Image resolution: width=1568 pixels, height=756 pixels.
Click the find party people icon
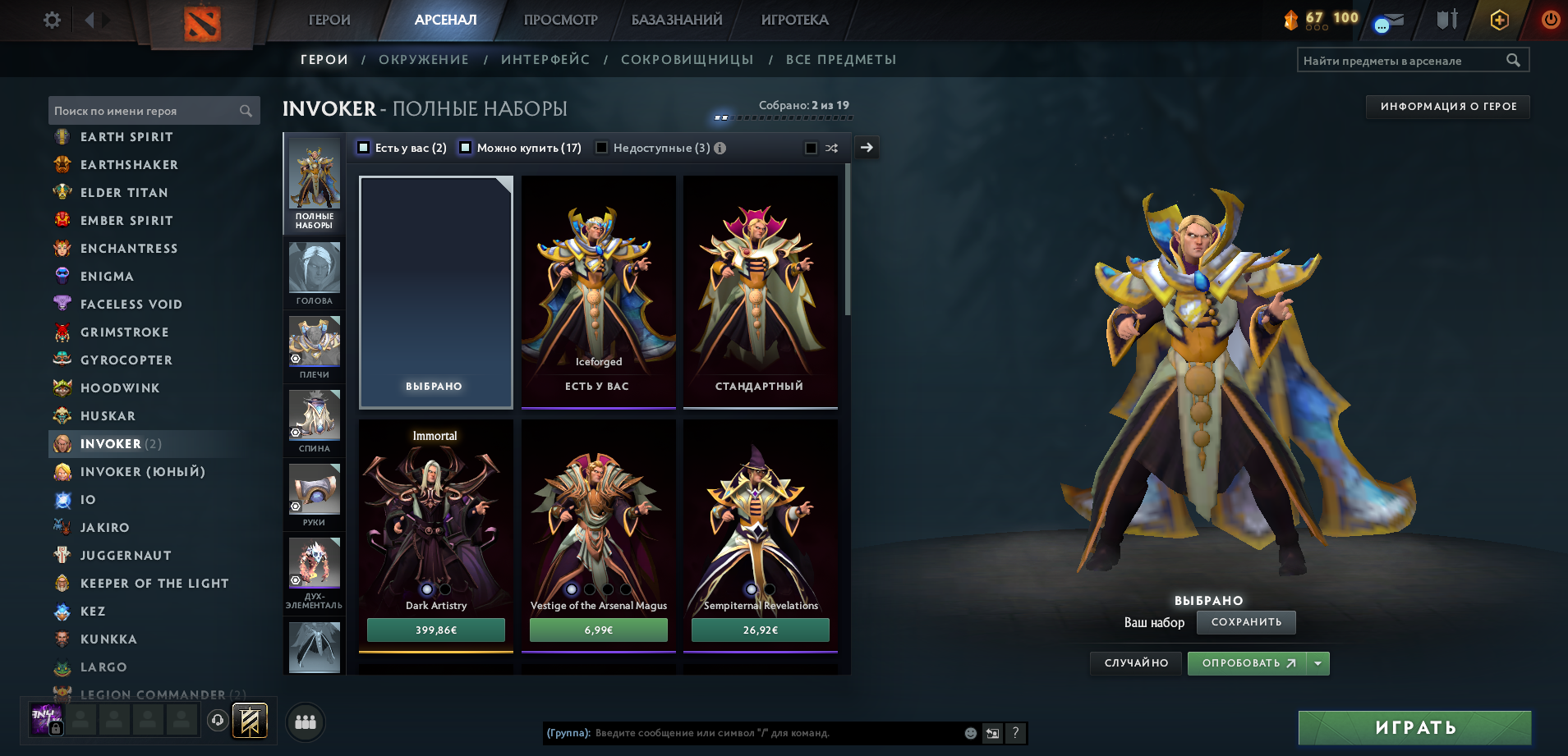(x=304, y=722)
